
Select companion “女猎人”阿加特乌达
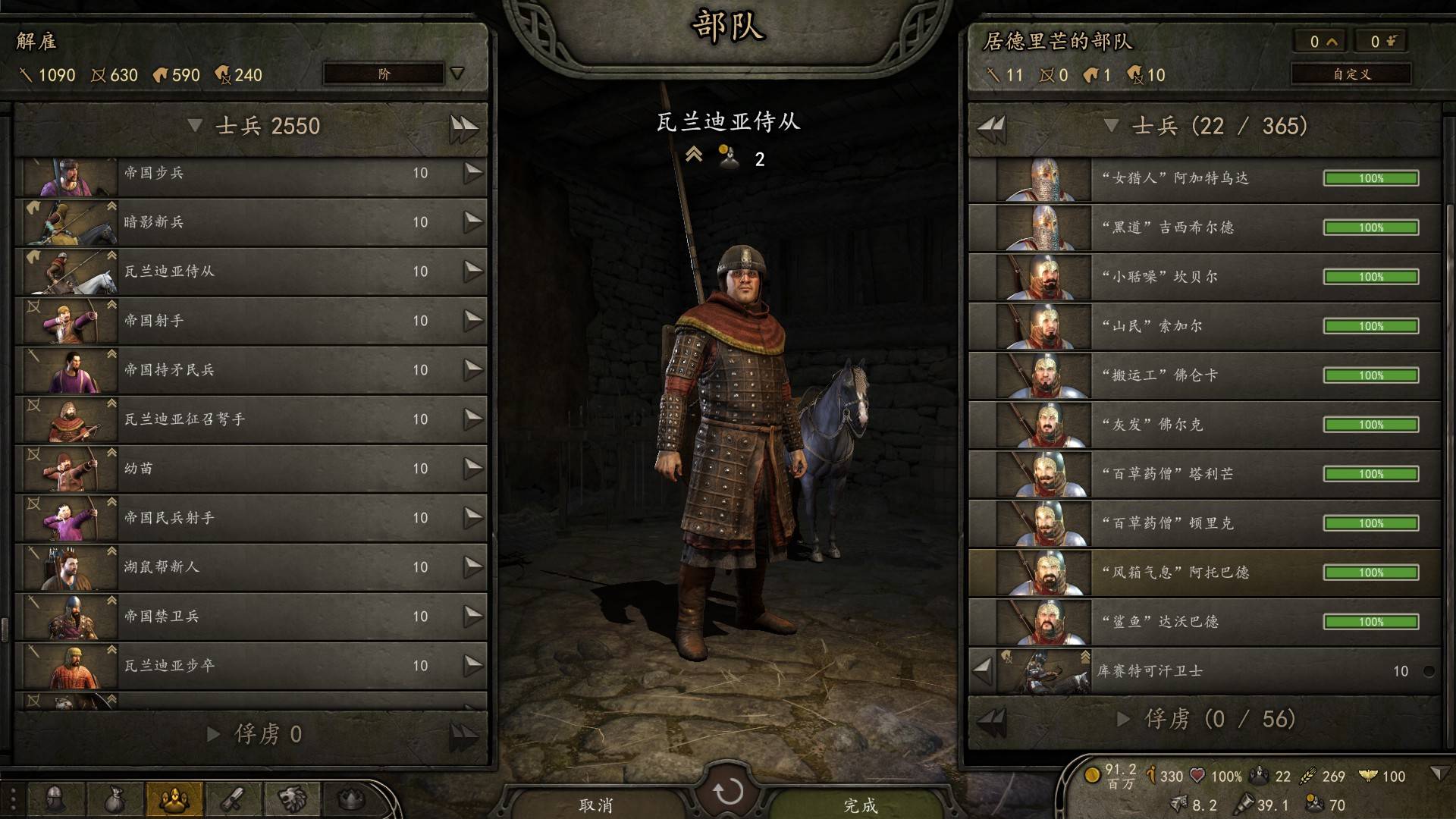coord(1204,178)
